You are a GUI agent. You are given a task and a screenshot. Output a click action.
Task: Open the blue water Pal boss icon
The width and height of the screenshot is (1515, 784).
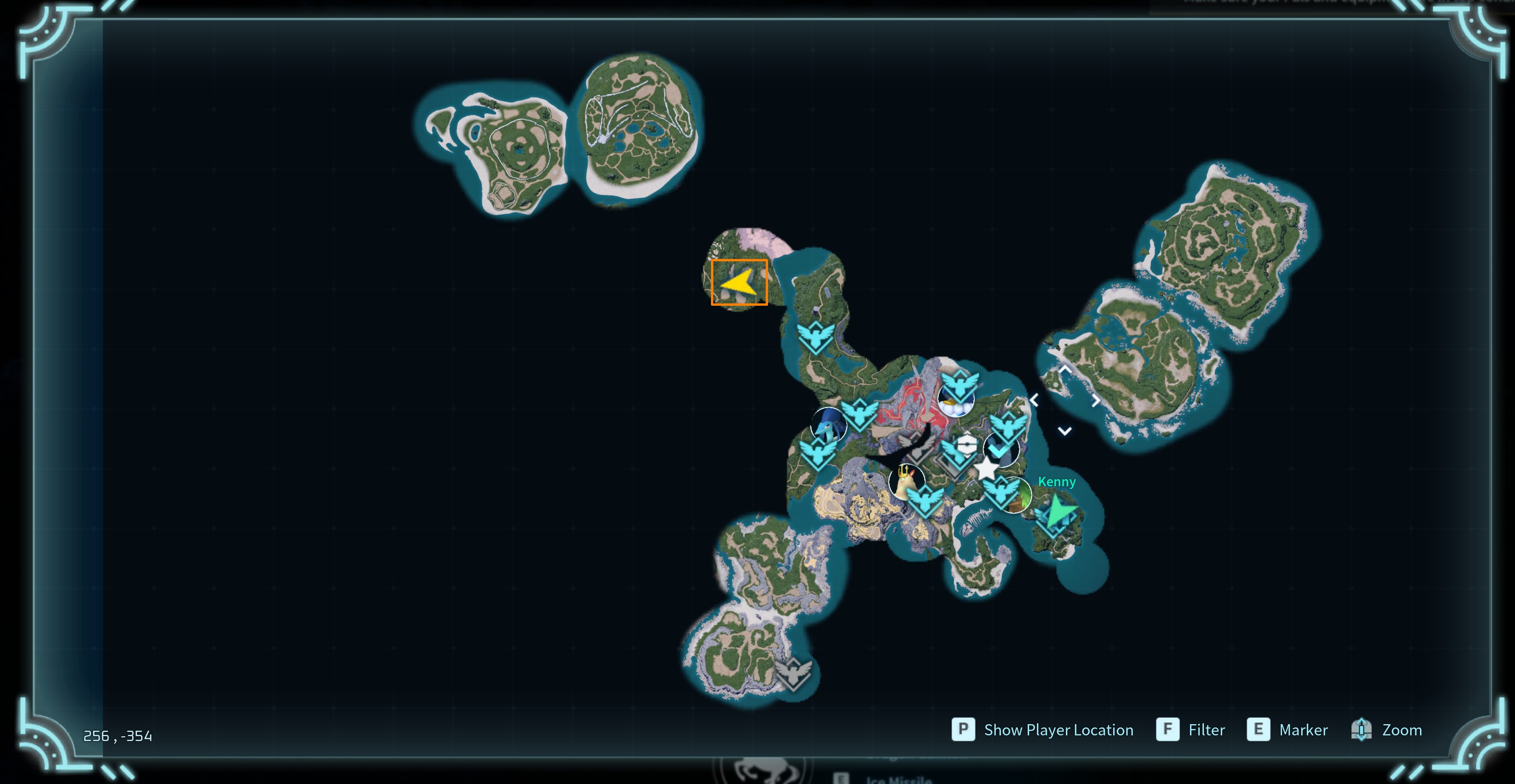[829, 425]
